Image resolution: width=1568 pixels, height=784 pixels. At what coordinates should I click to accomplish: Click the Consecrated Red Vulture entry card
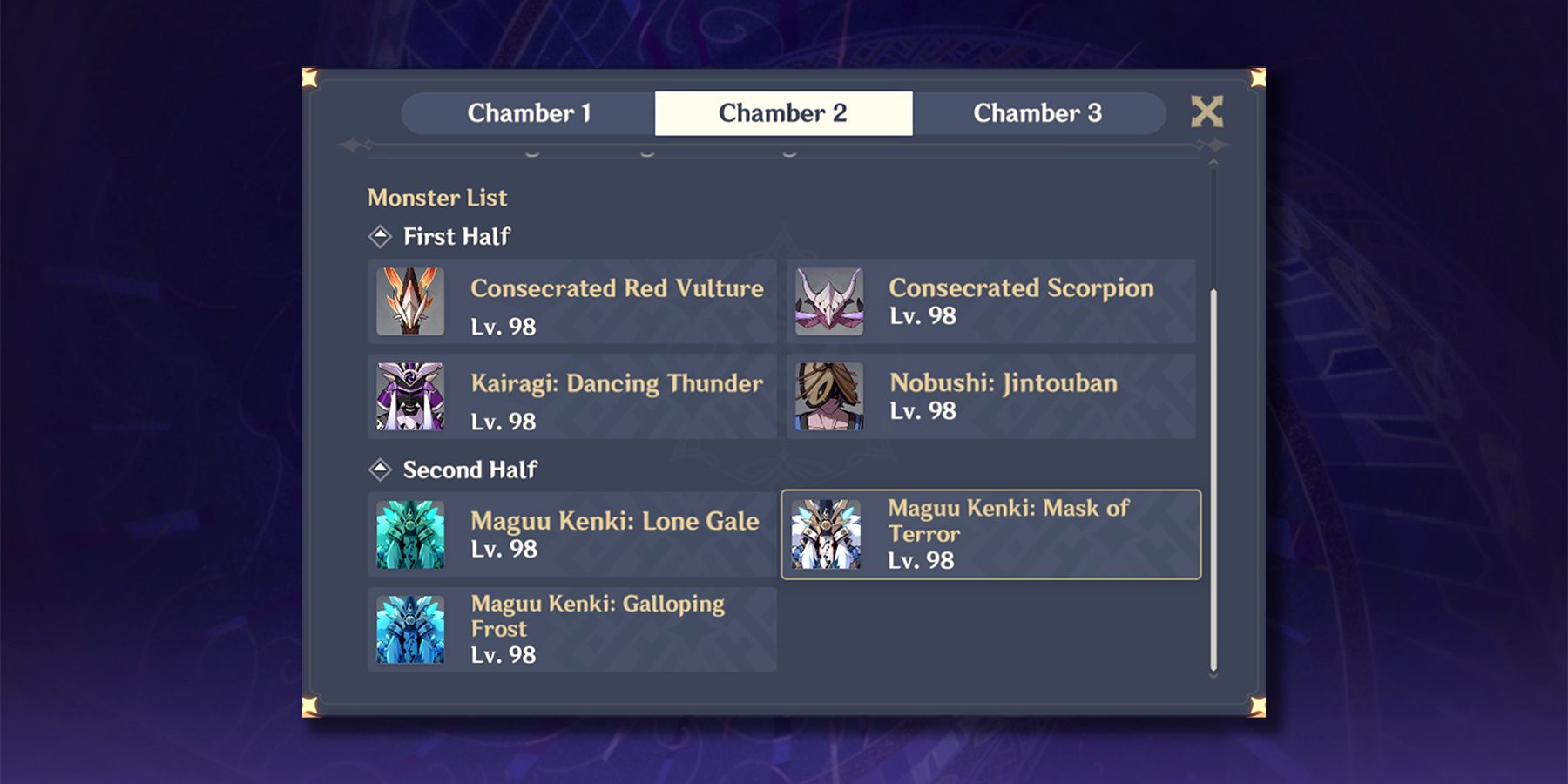pos(571,301)
